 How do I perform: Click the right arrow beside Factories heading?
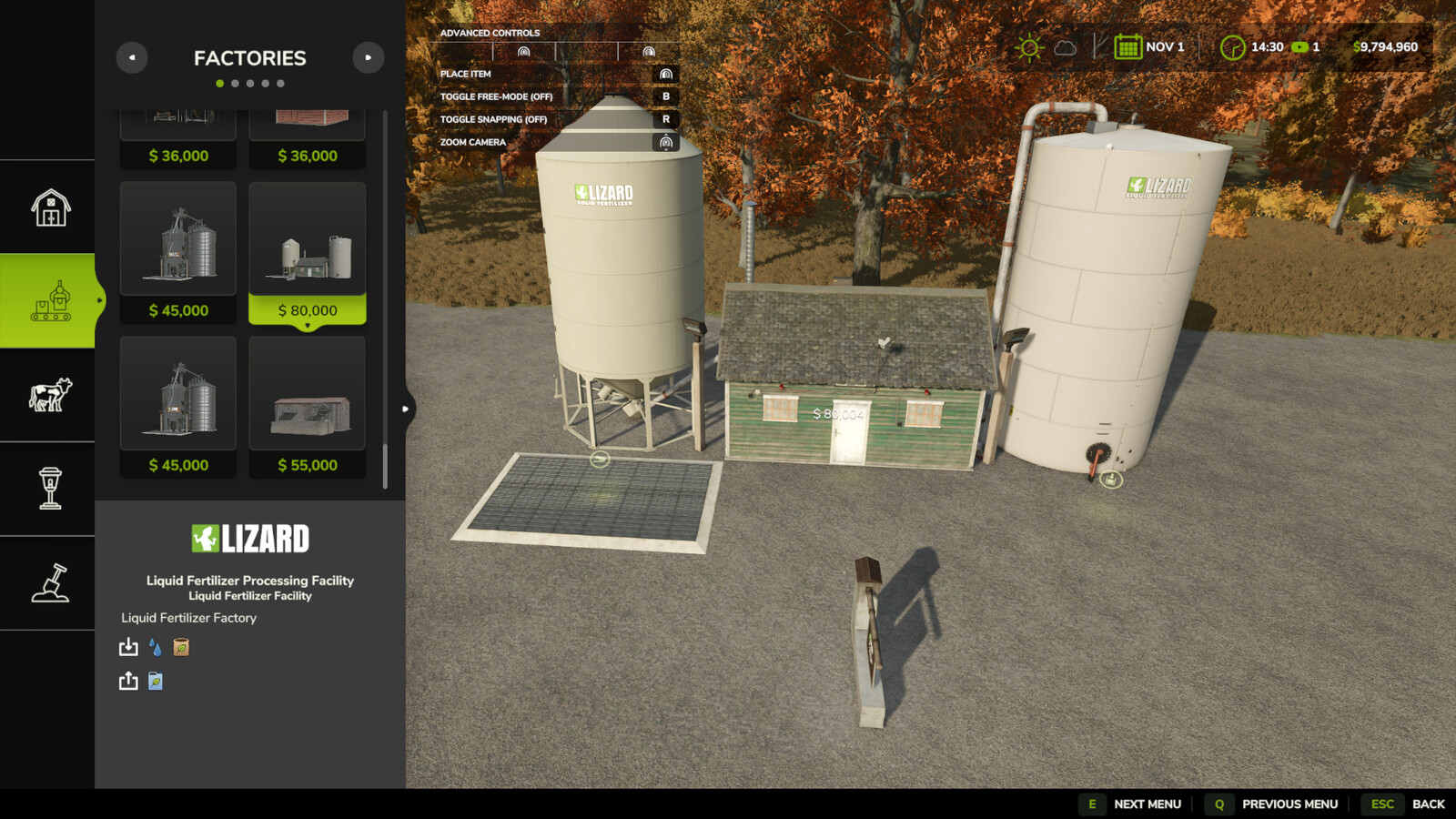coord(368,57)
